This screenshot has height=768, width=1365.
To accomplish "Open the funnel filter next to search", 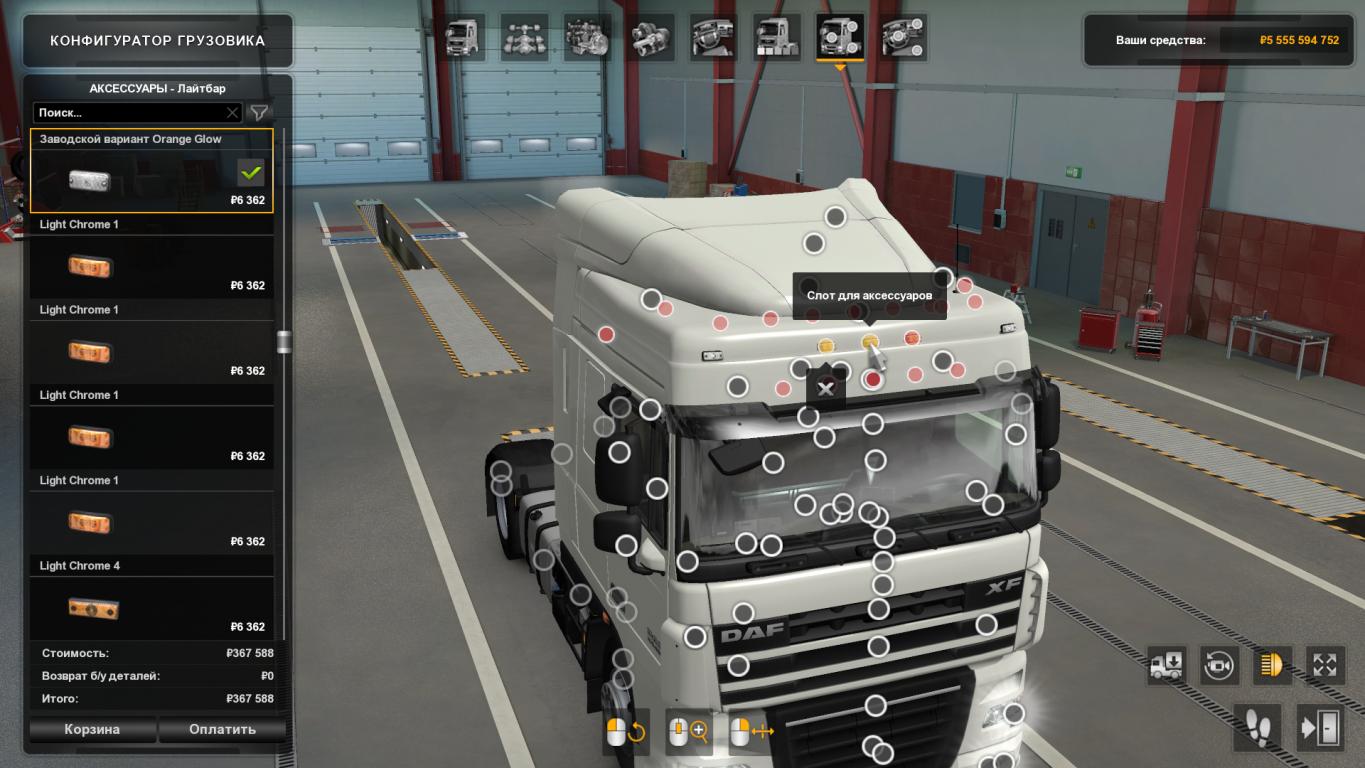I will [x=259, y=113].
